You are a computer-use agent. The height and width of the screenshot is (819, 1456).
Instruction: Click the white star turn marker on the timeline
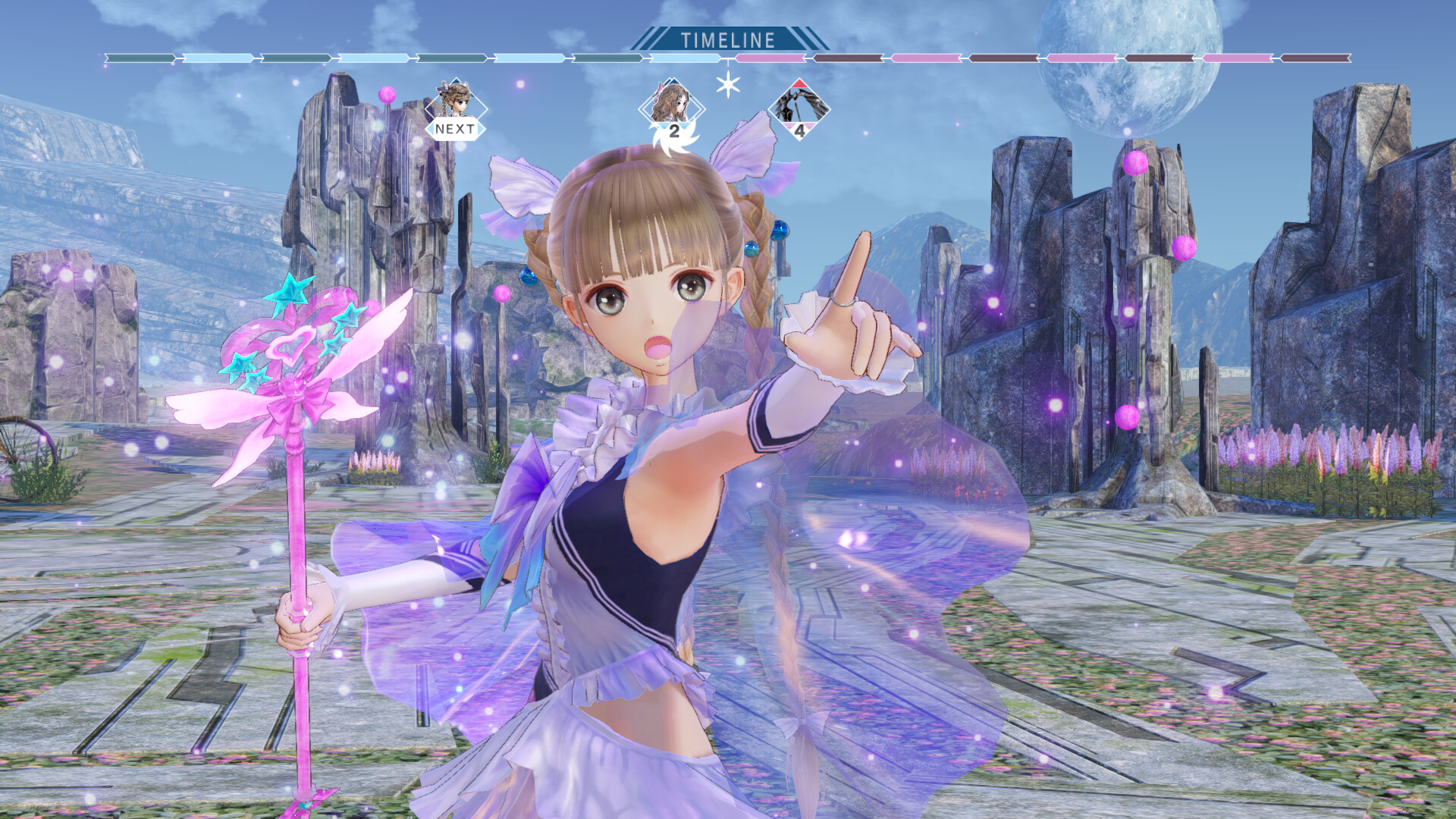727,85
